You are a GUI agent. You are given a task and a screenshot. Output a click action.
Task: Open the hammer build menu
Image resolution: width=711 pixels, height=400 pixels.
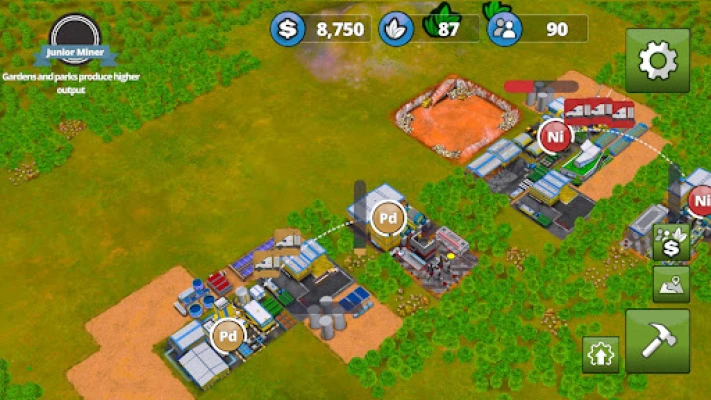coord(657,340)
